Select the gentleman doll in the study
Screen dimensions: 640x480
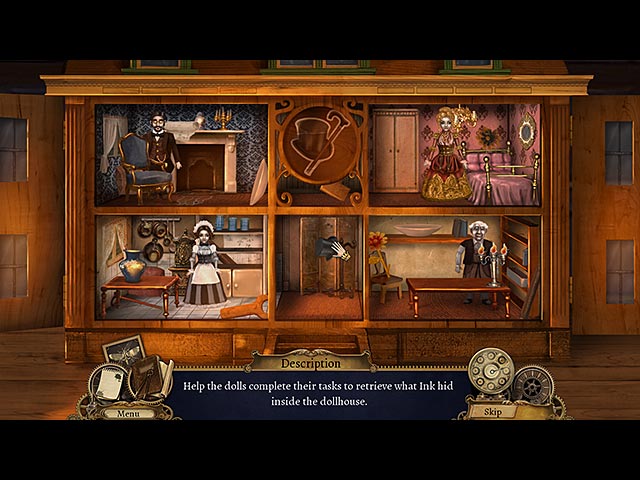(x=159, y=152)
